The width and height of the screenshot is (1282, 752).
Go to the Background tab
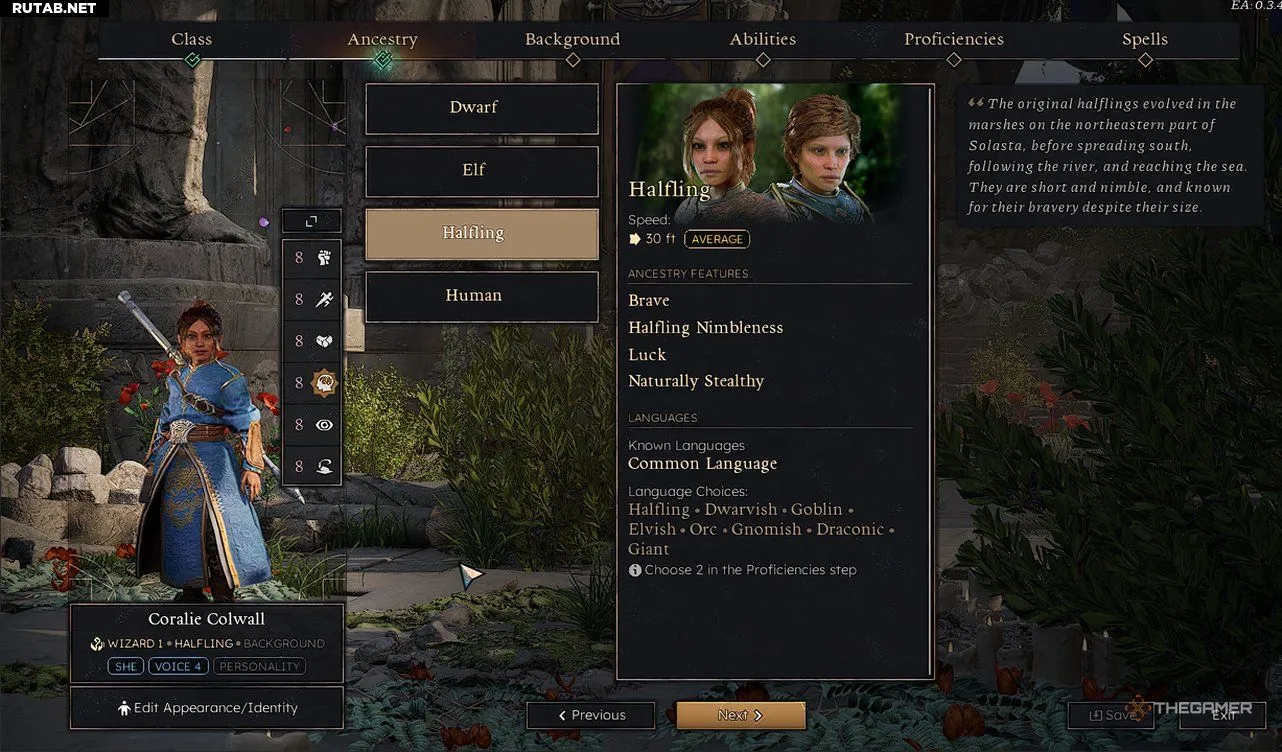point(572,40)
